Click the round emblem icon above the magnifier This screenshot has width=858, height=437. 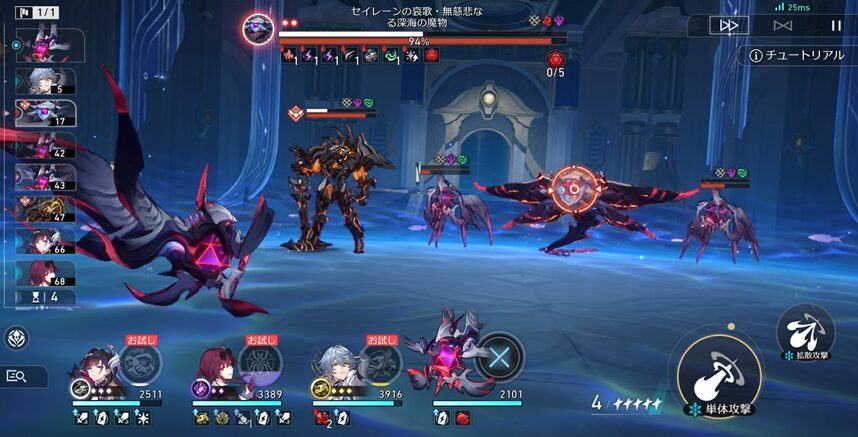click(x=16, y=338)
